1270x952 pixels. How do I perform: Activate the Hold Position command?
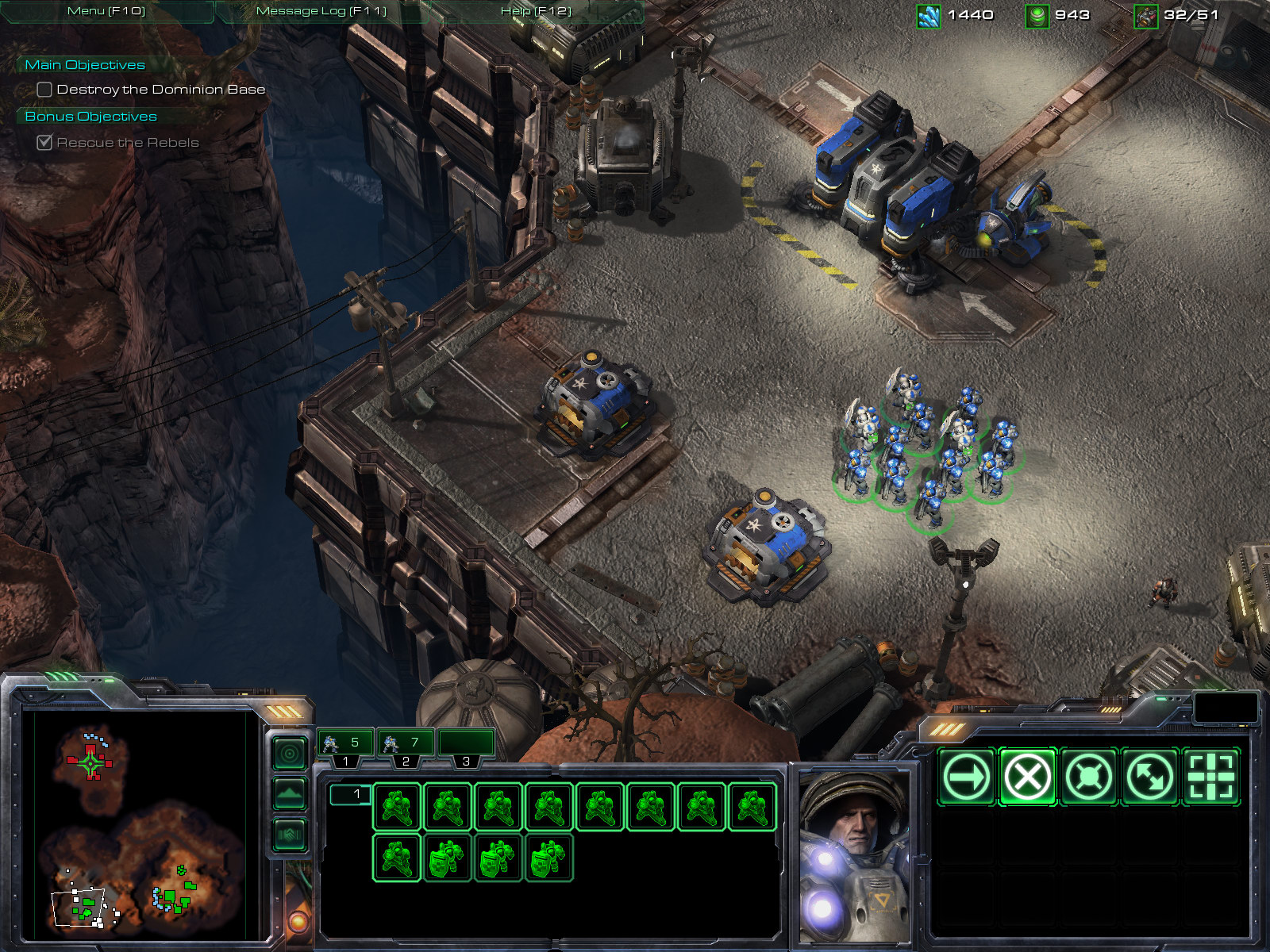pyautogui.click(x=1088, y=777)
